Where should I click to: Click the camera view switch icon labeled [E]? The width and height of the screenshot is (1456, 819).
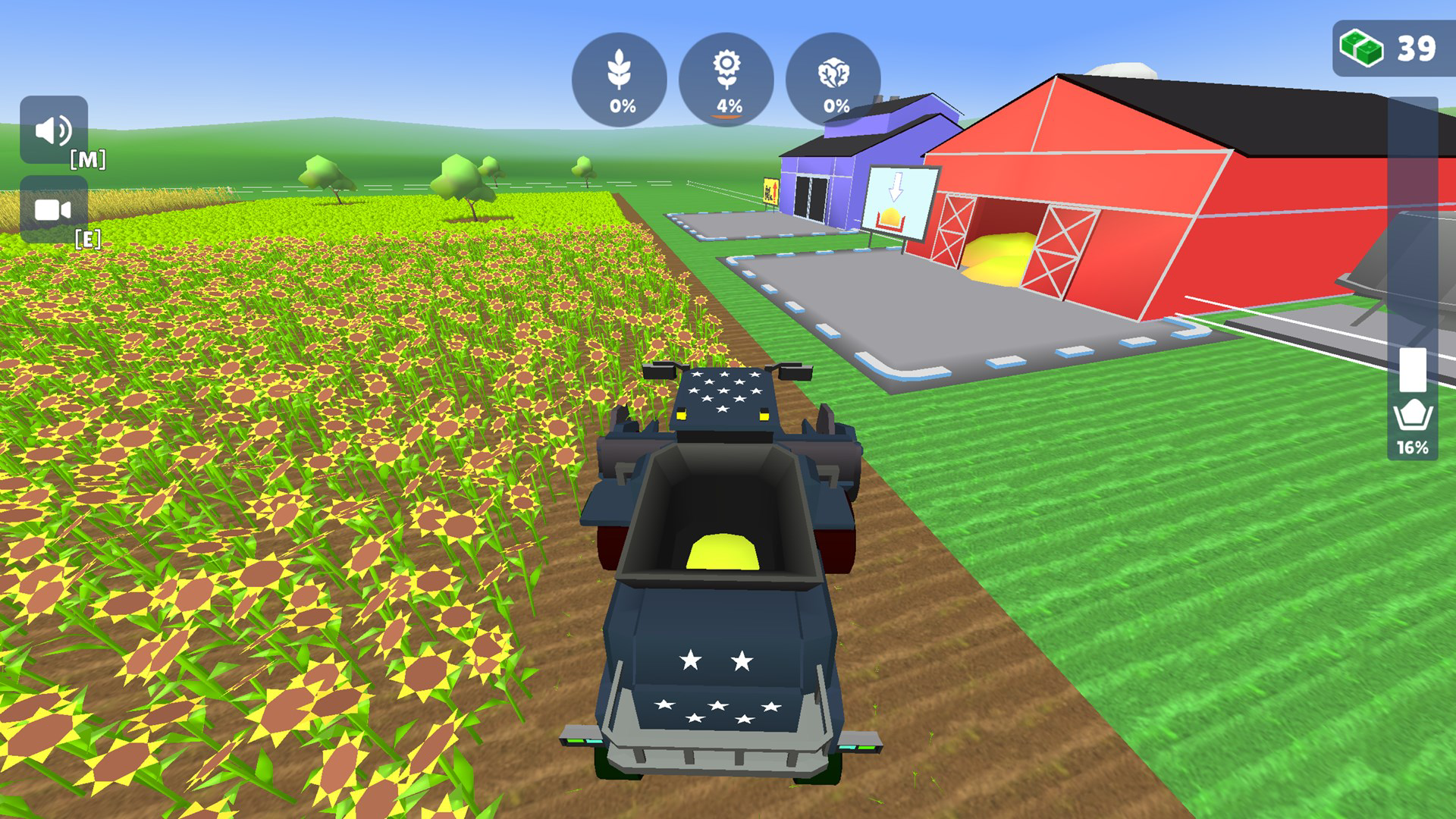(52, 211)
